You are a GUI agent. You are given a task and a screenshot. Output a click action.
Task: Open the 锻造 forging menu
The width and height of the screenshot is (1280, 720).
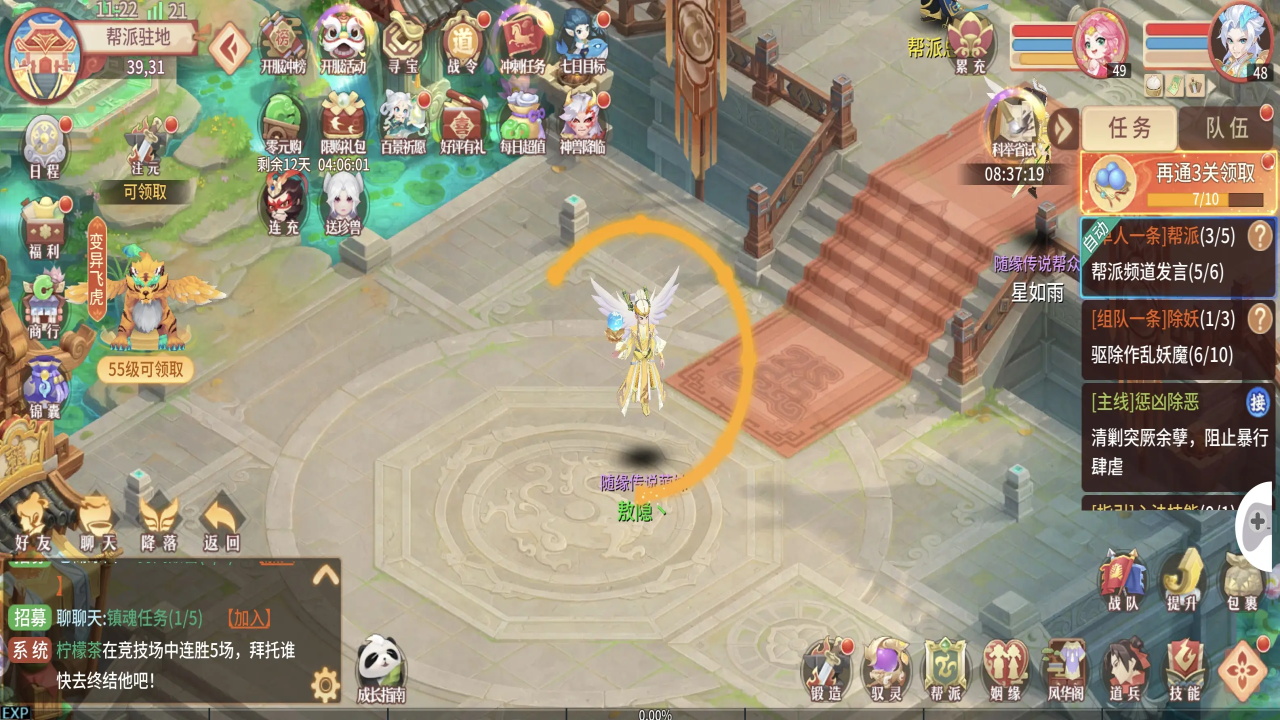pos(827,668)
